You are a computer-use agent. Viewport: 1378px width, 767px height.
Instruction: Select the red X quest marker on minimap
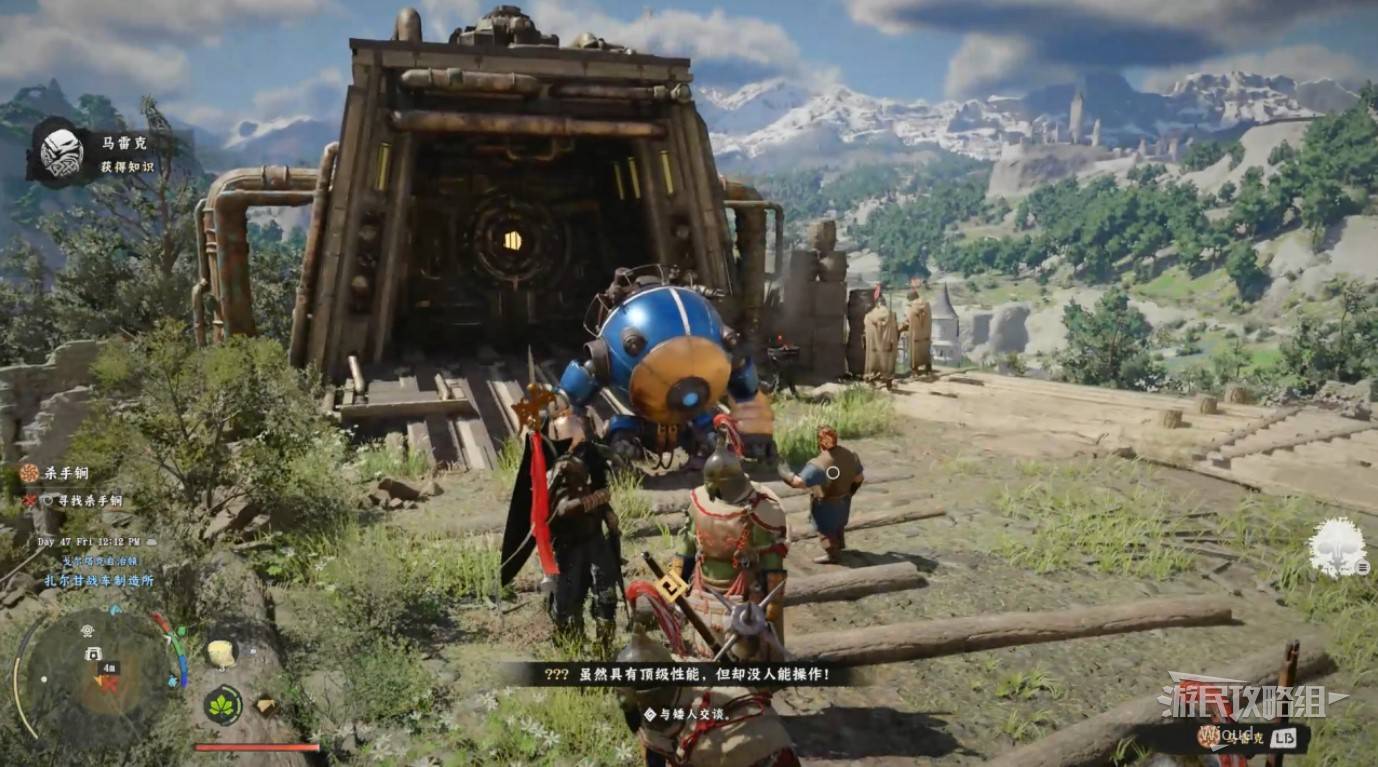[109, 684]
